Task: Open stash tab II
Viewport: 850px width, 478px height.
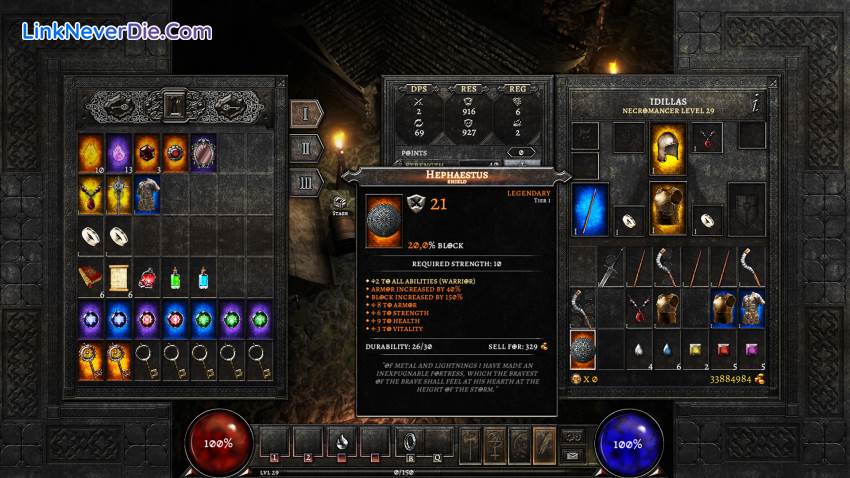Action: tap(306, 148)
